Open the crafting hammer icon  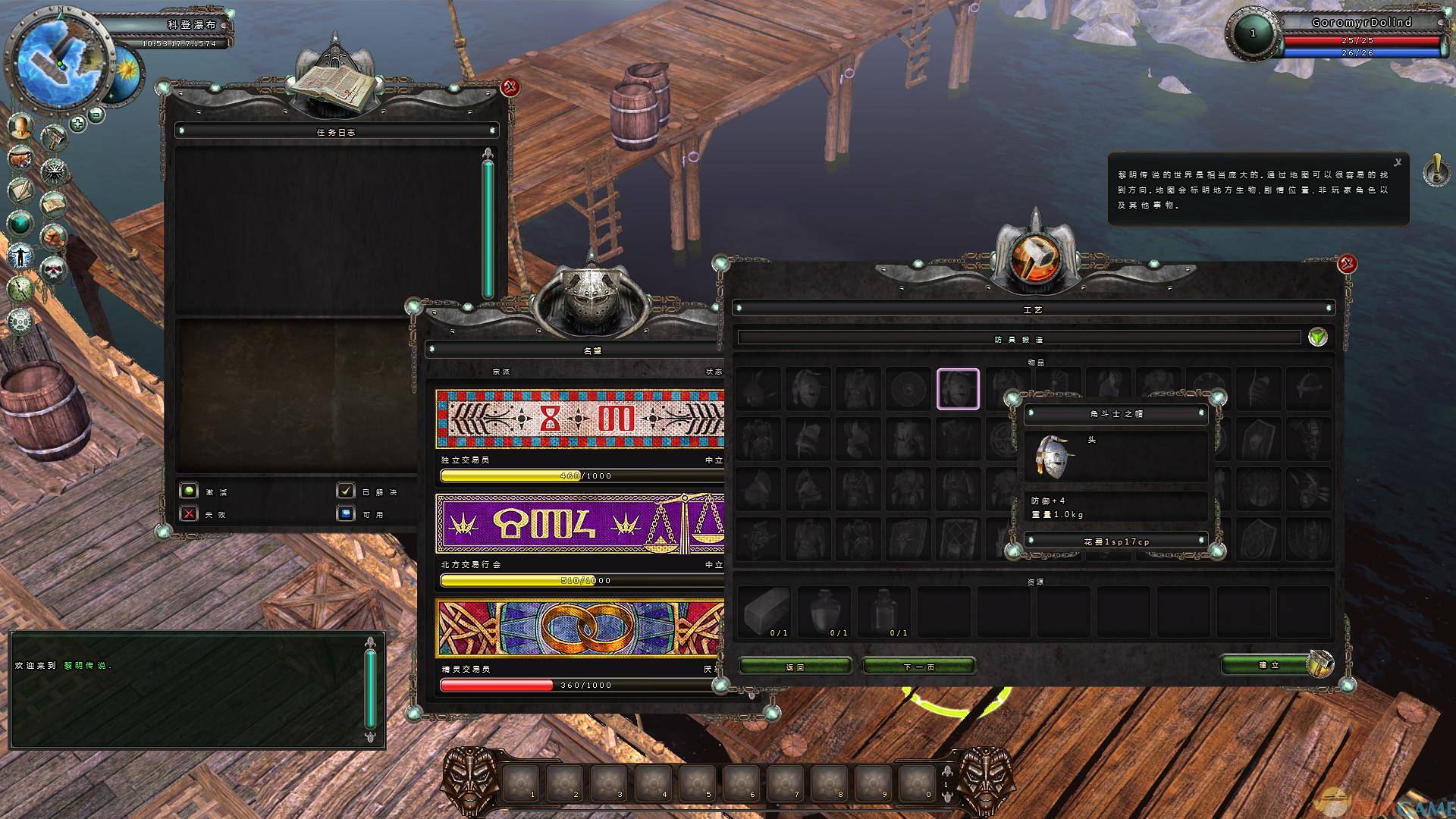point(54,137)
